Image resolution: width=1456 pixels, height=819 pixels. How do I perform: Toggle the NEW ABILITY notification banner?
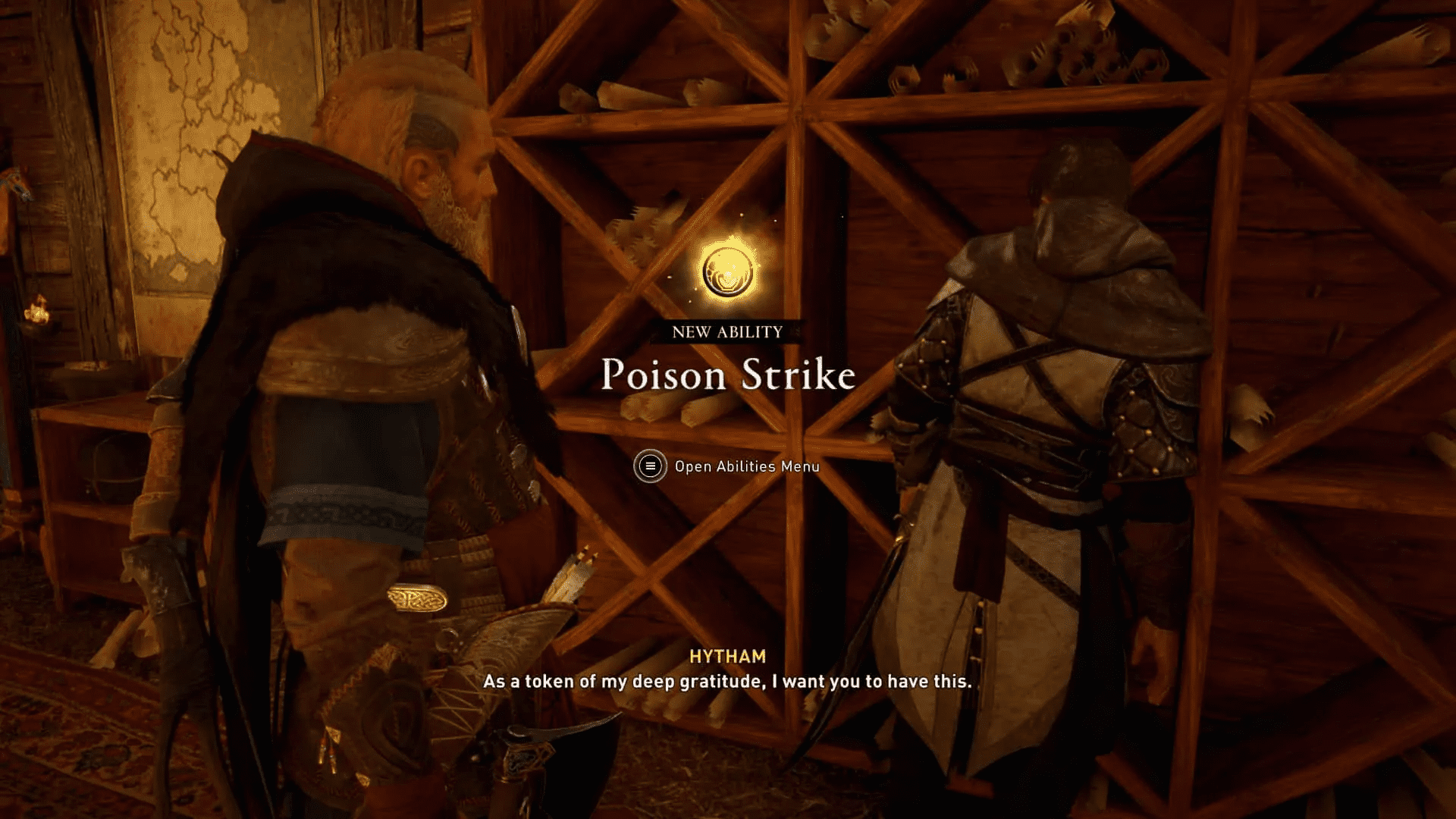point(726,331)
